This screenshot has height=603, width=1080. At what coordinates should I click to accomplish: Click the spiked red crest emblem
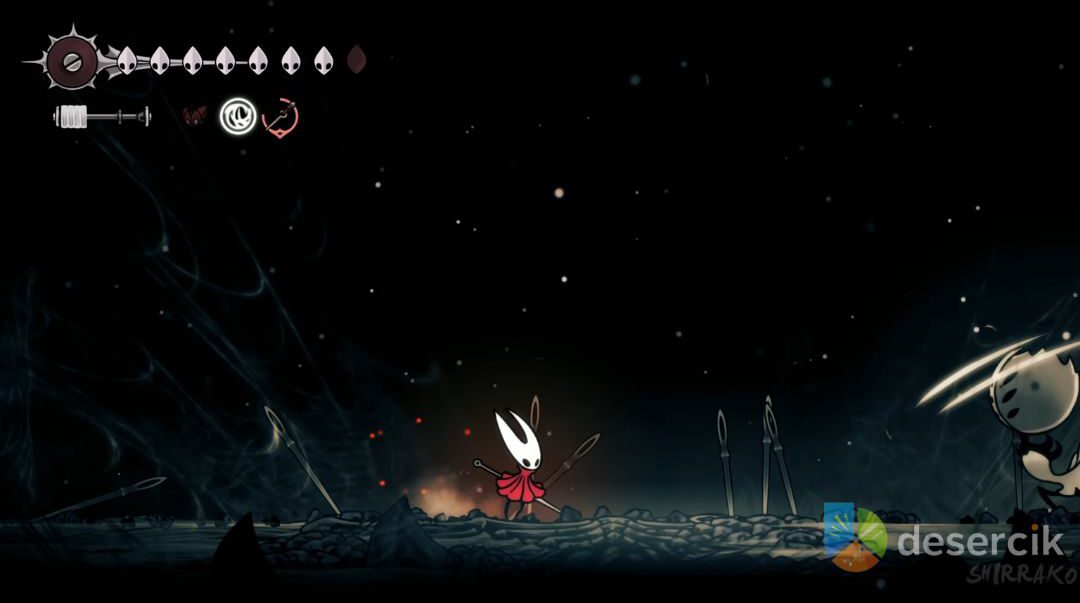(x=71, y=62)
